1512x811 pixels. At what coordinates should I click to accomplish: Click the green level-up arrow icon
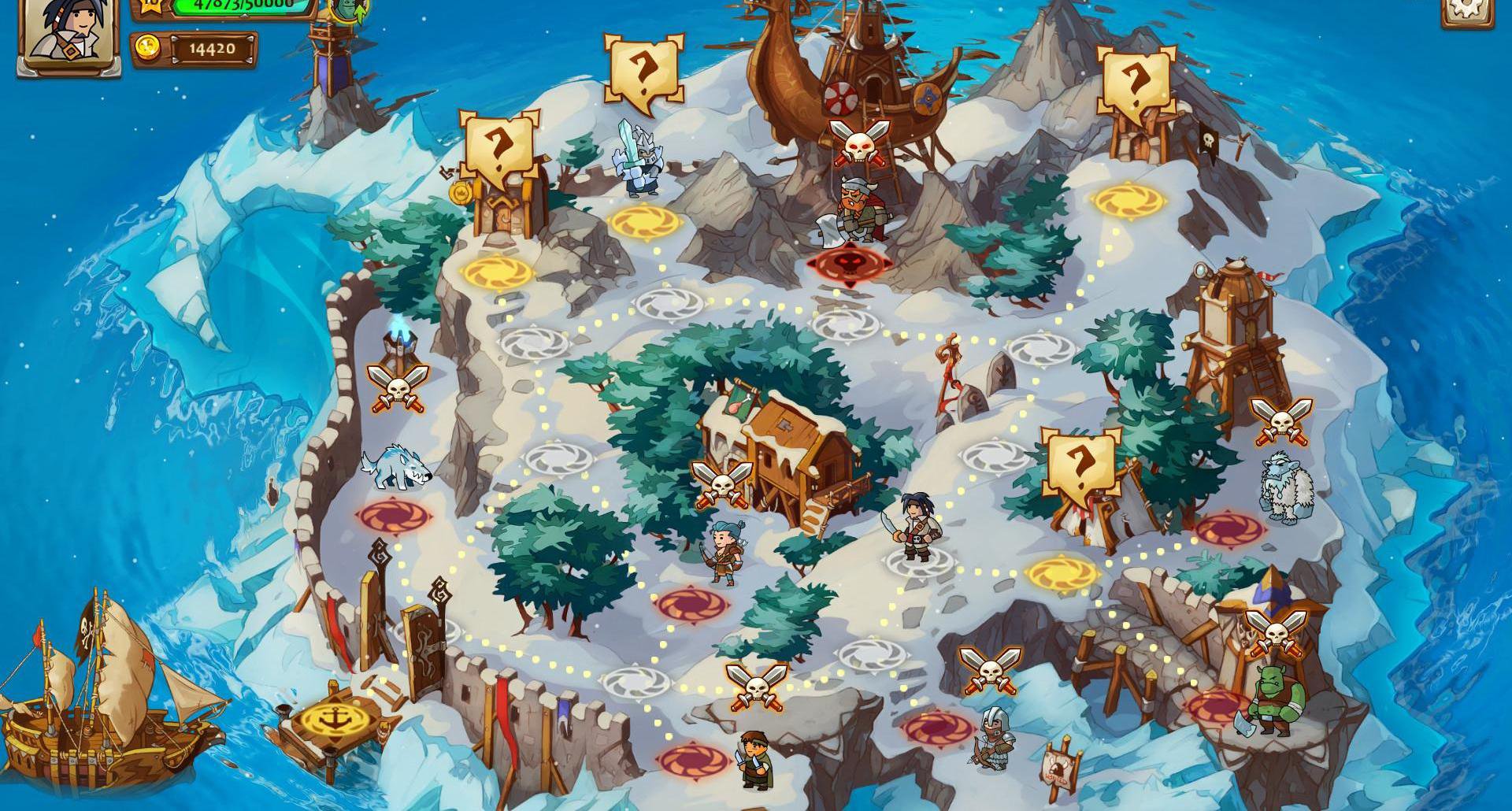348,9
